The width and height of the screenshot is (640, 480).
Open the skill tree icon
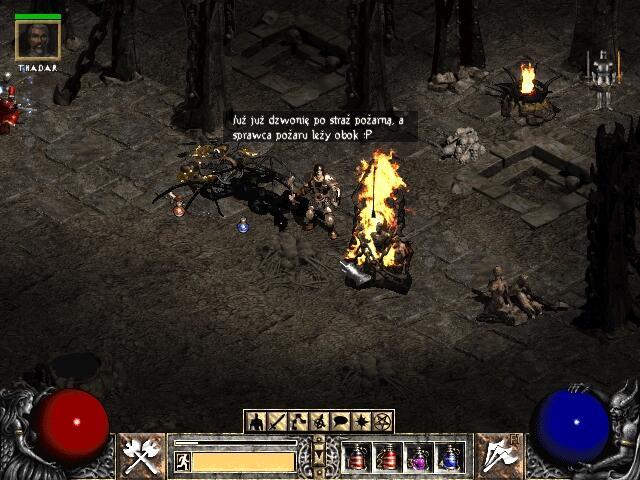pyautogui.click(x=298, y=422)
